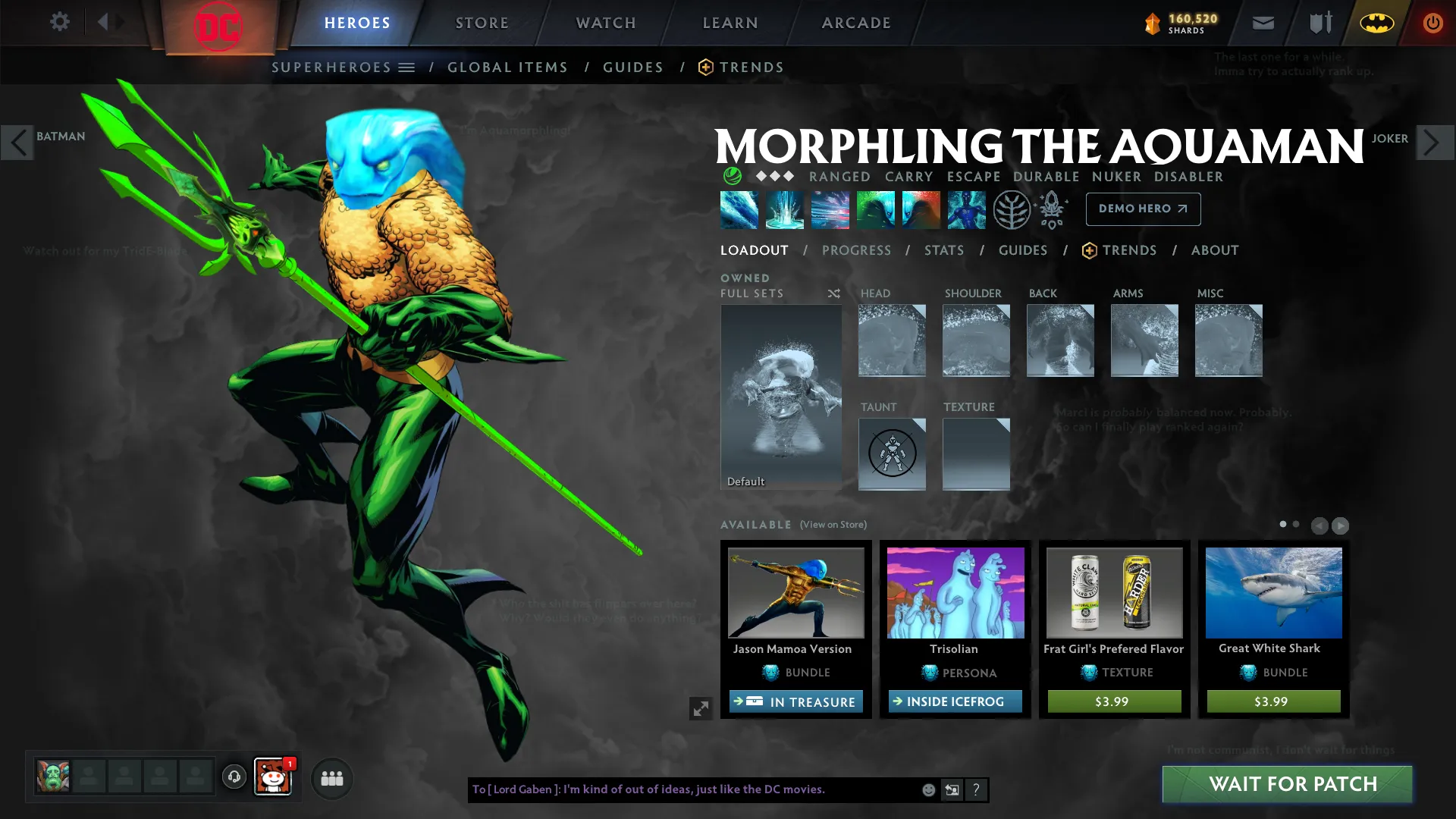The height and width of the screenshot is (819, 1456).
Task: Click the red power quit button
Action: [1432, 24]
